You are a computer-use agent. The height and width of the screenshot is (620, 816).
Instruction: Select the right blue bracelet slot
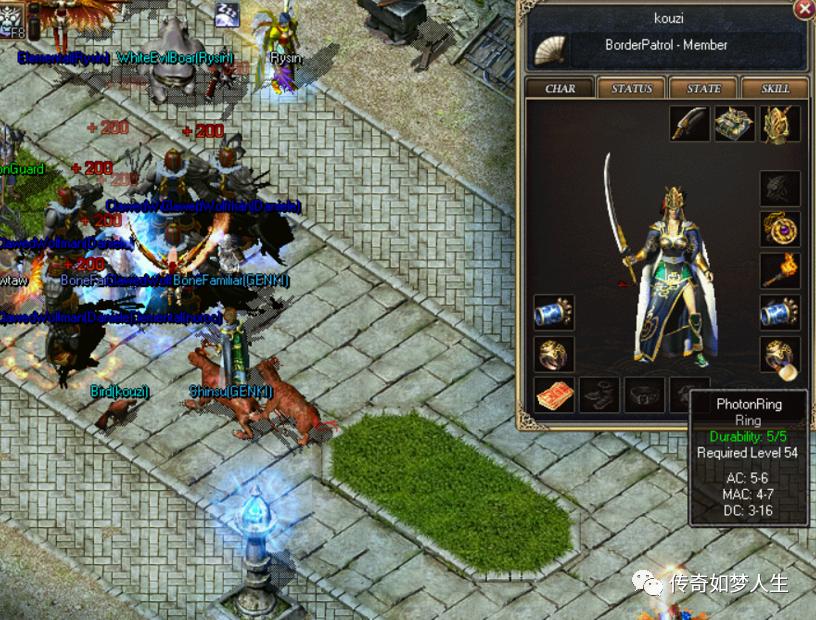click(x=780, y=313)
